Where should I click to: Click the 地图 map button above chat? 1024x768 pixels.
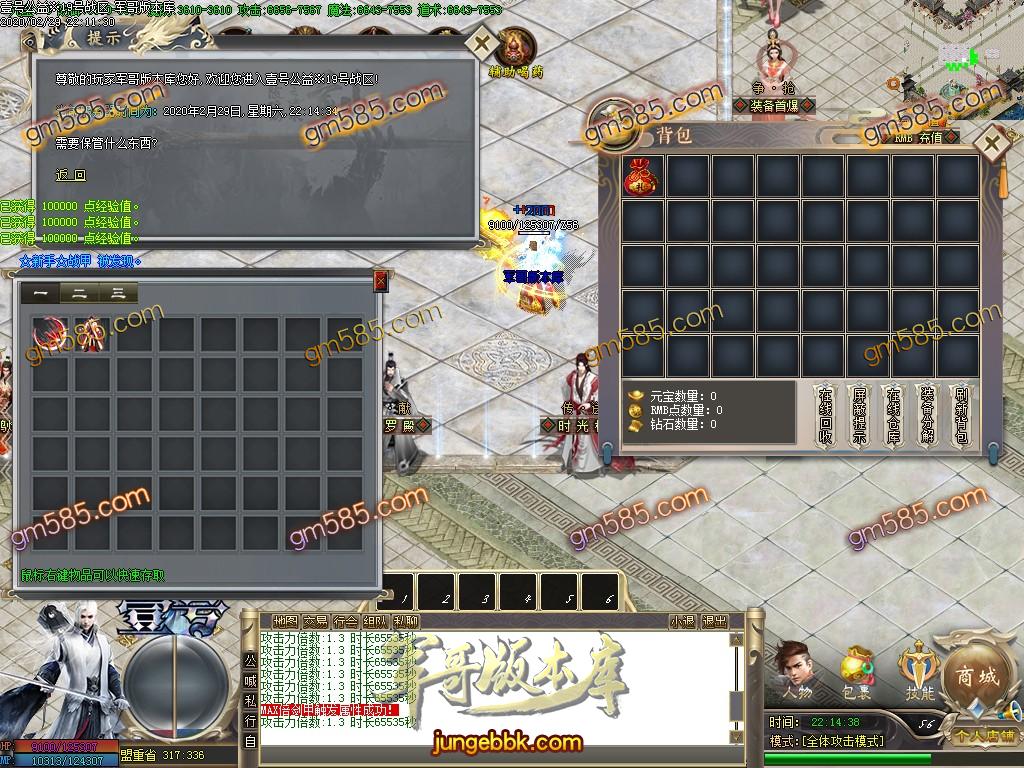click(285, 621)
